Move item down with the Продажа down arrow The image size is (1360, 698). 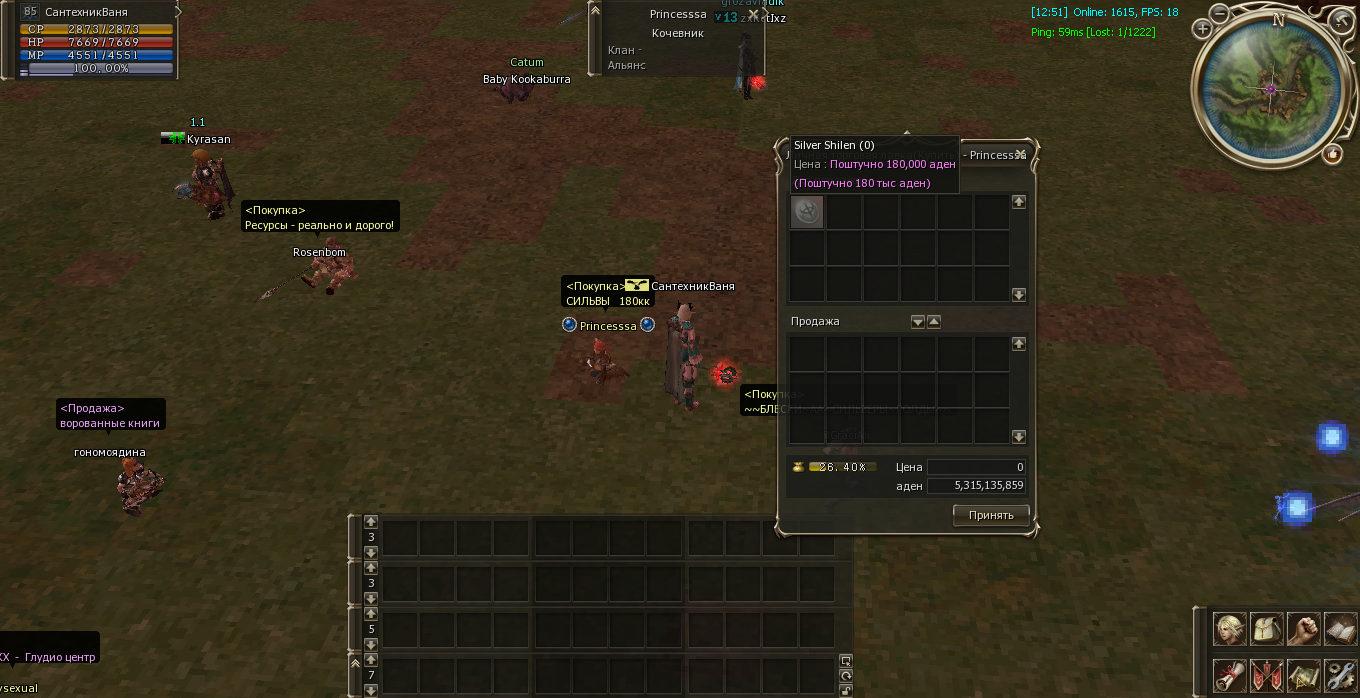click(x=917, y=322)
